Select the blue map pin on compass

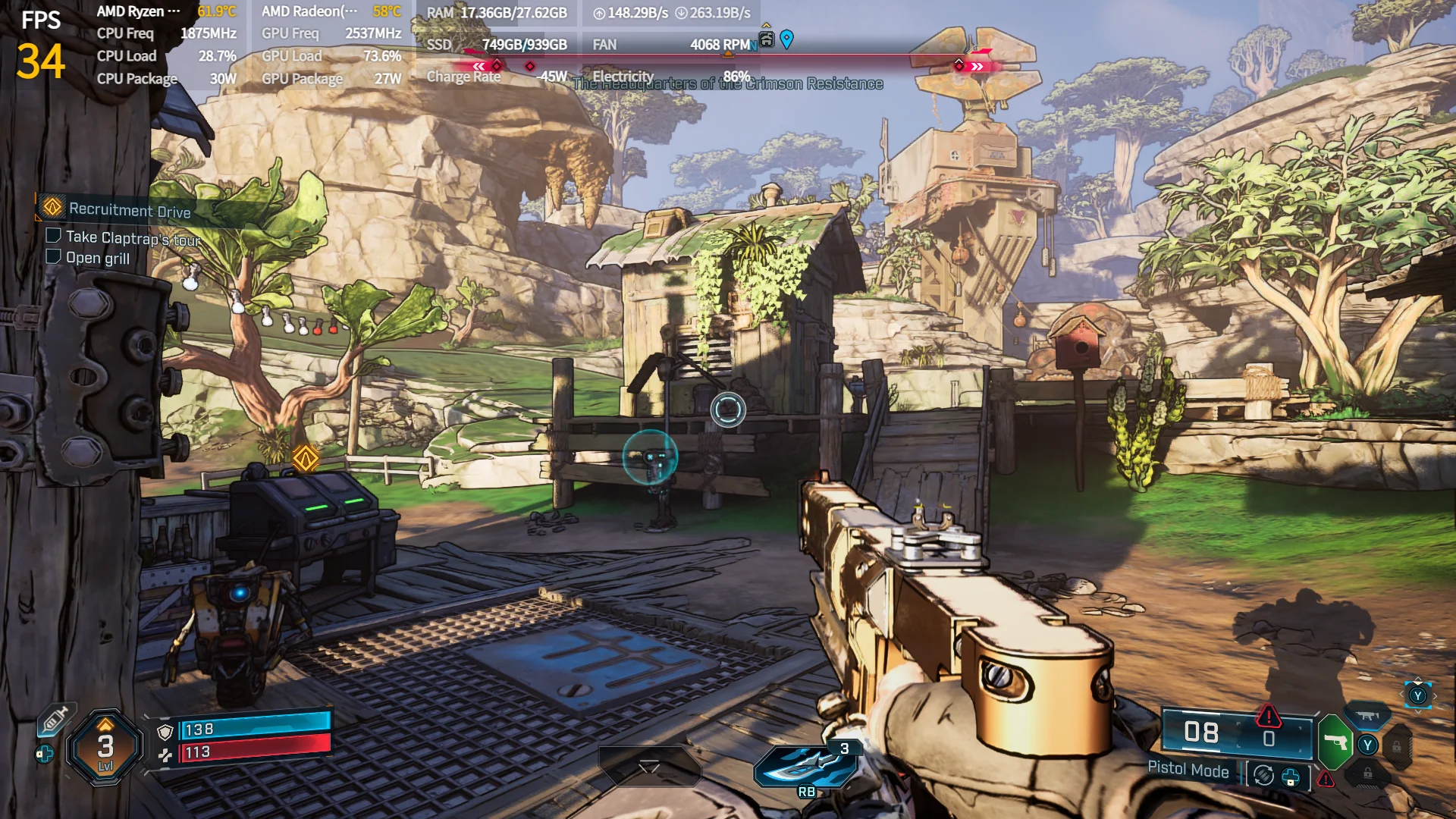pos(787,39)
